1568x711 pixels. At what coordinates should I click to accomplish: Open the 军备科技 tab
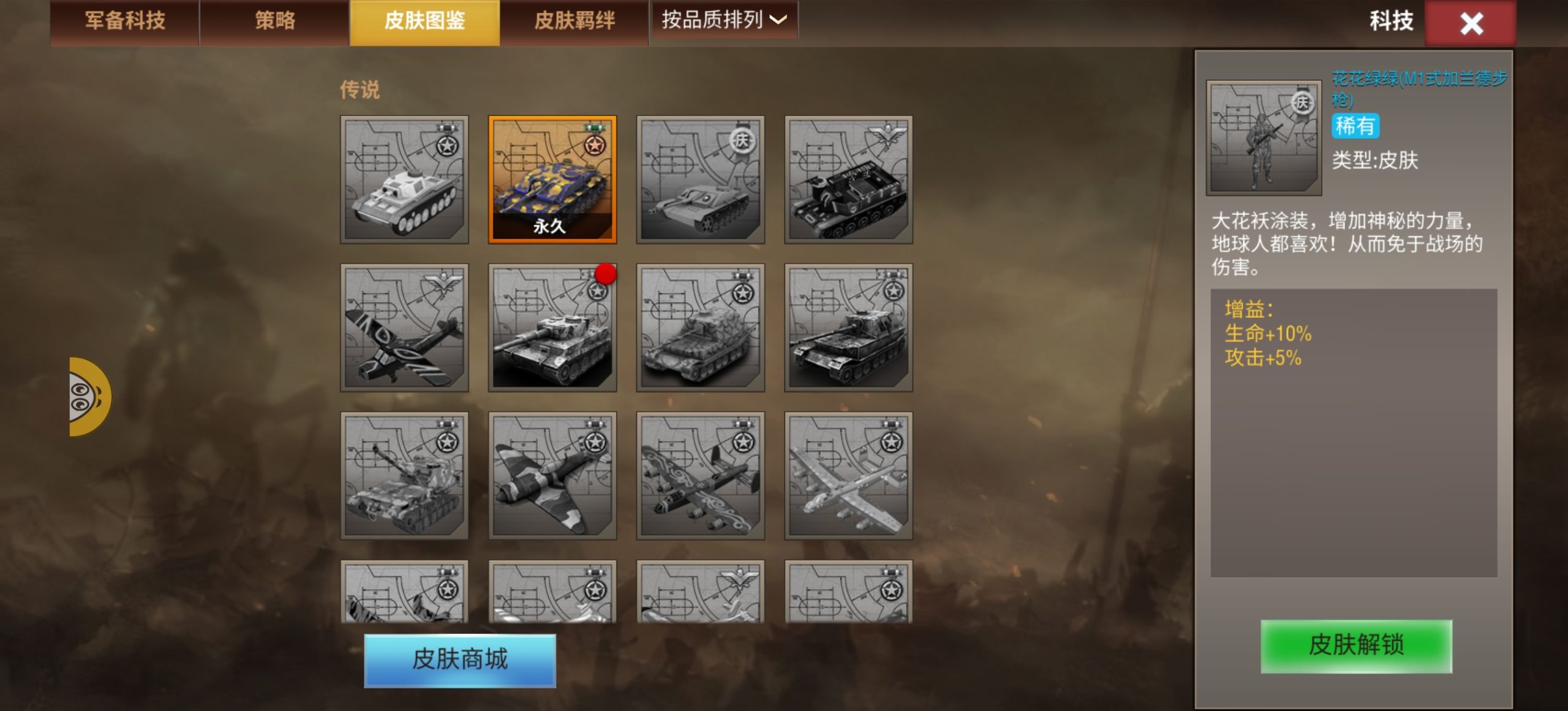point(123,20)
